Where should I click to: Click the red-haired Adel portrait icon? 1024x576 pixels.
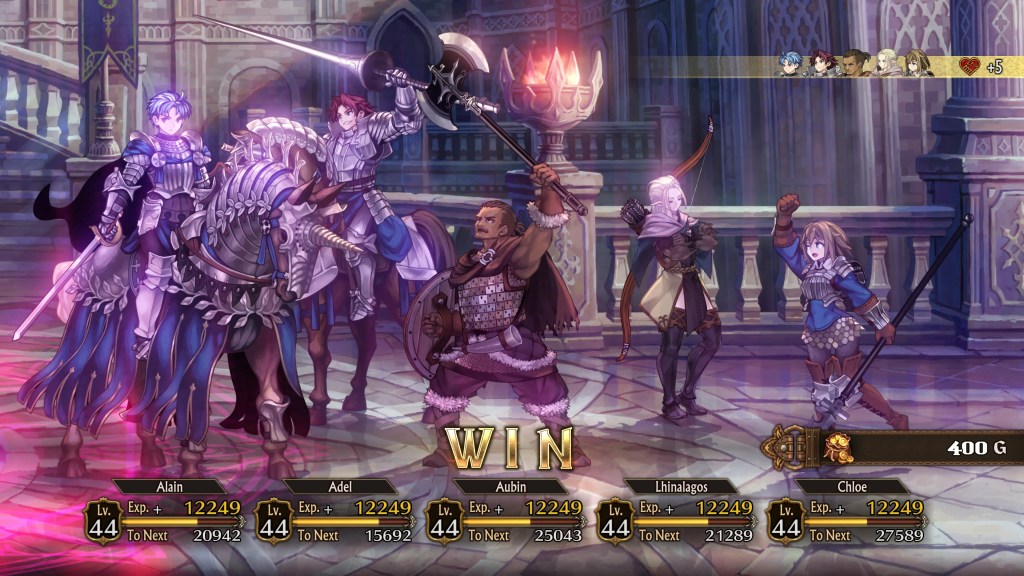click(x=823, y=64)
